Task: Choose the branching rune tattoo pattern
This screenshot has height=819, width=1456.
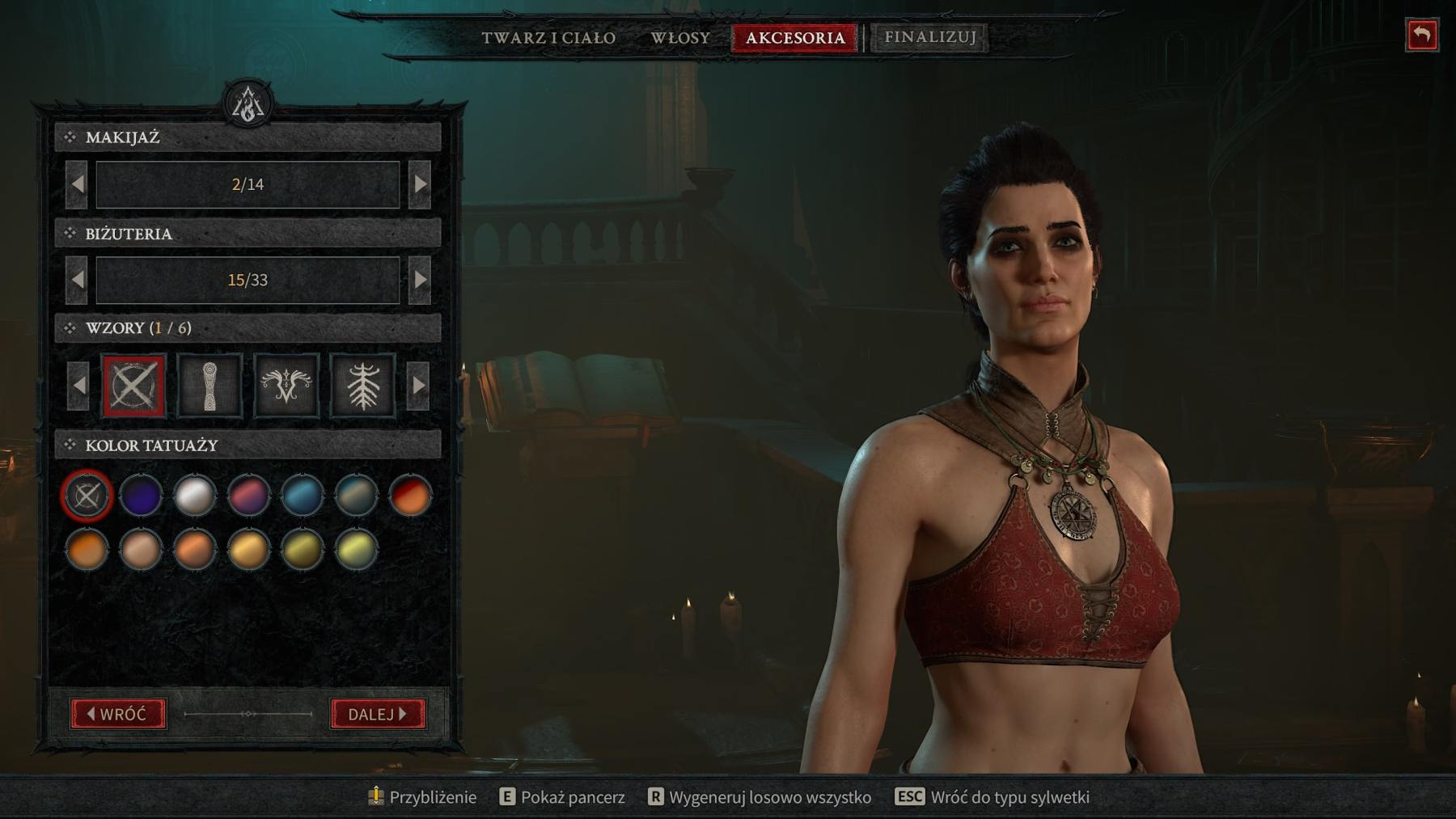Action: pos(362,386)
